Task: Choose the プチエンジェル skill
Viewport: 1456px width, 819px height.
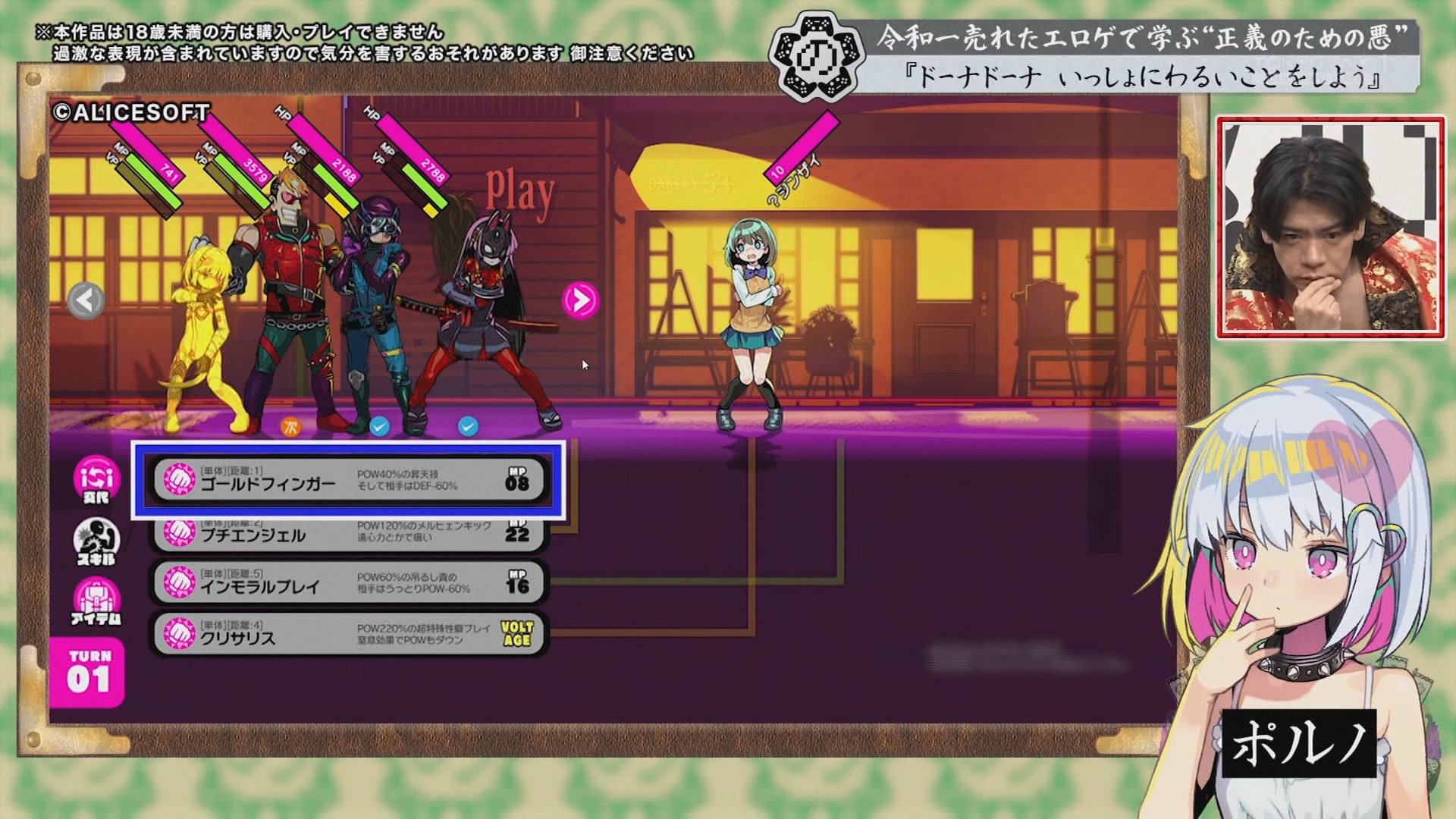Action: pyautogui.click(x=348, y=534)
